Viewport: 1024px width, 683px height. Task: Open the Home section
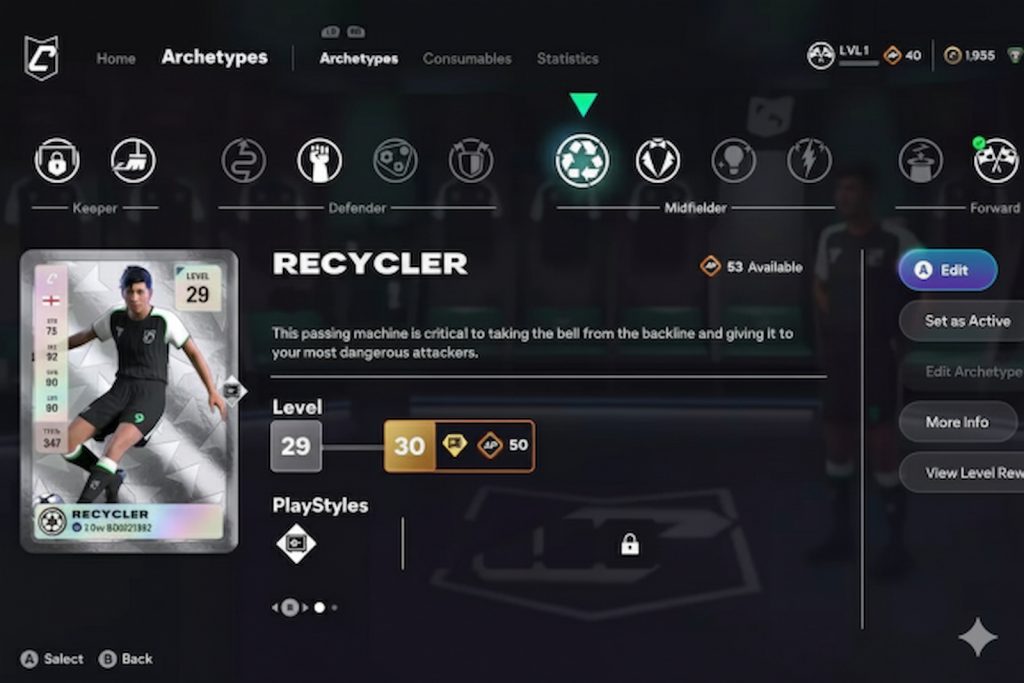[x=115, y=58]
